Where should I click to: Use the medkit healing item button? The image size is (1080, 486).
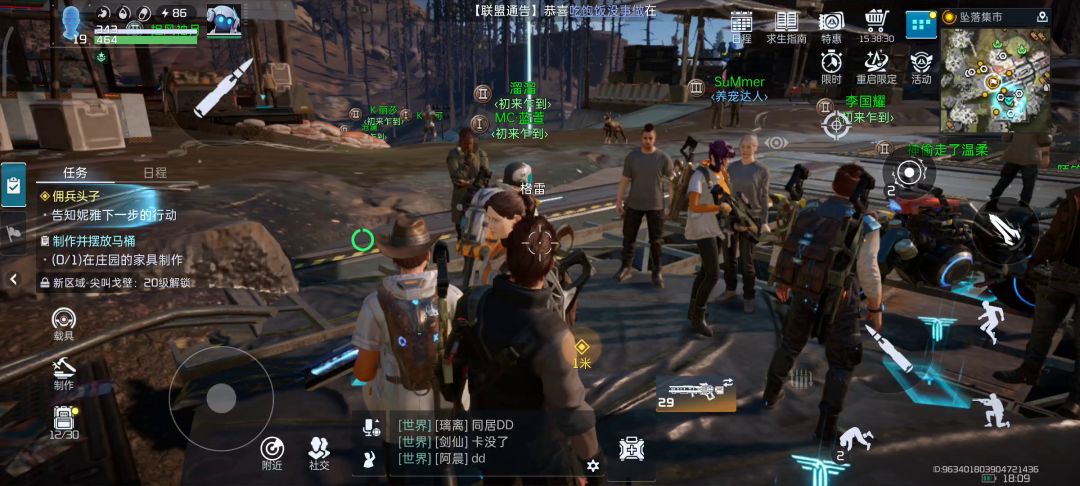[631, 450]
